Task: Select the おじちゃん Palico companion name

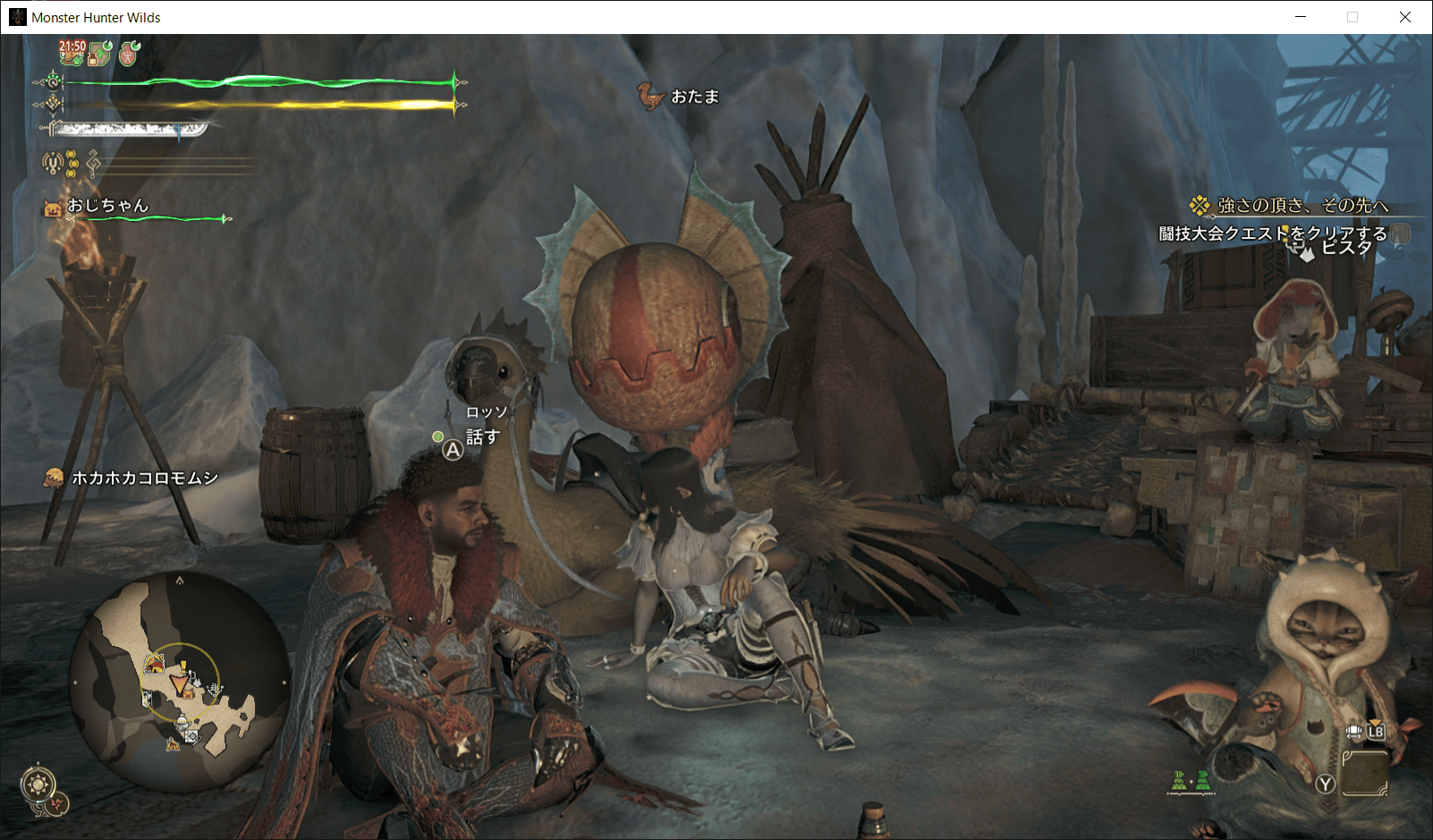Action: (107, 206)
